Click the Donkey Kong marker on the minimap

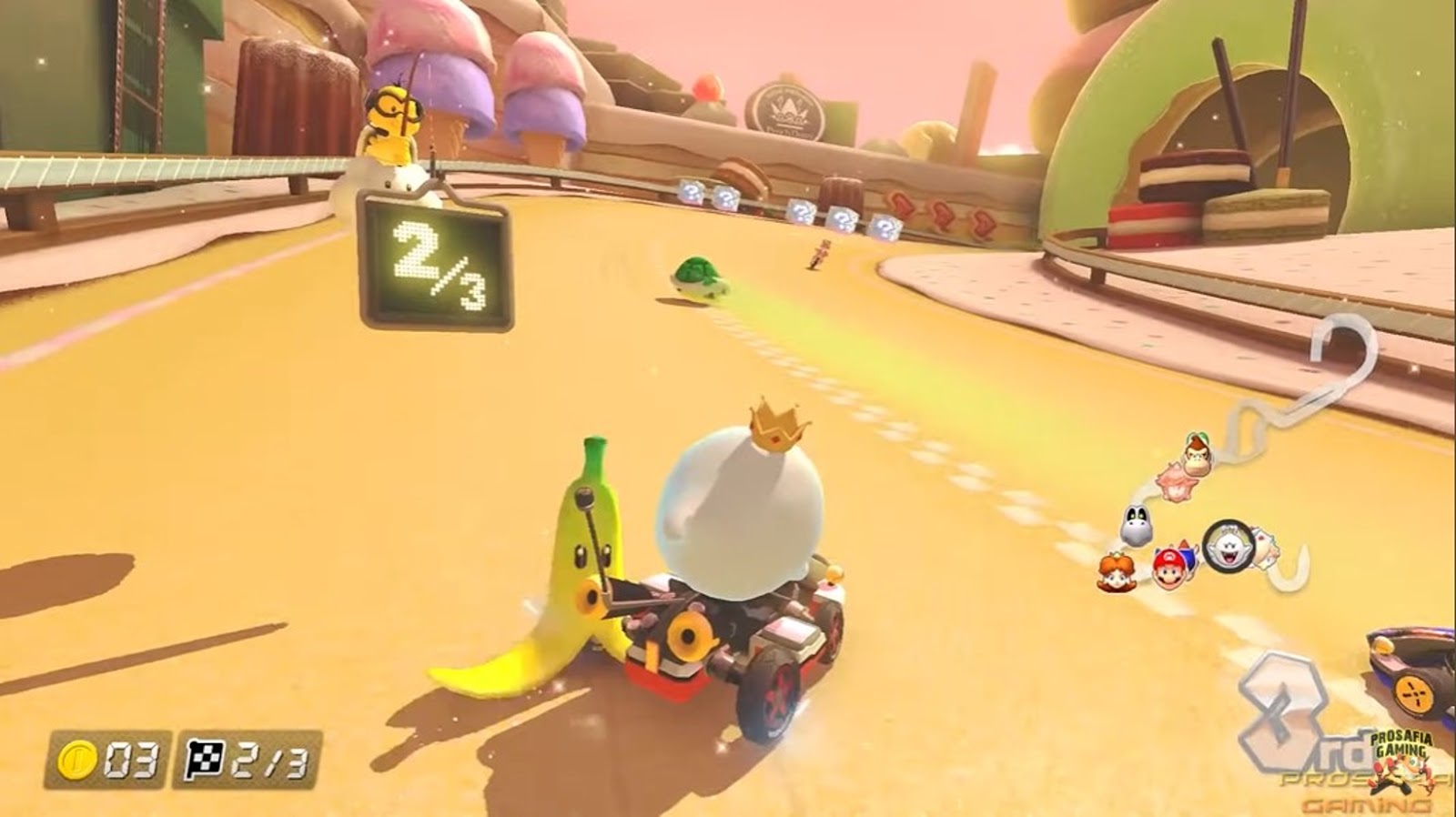1198,451
